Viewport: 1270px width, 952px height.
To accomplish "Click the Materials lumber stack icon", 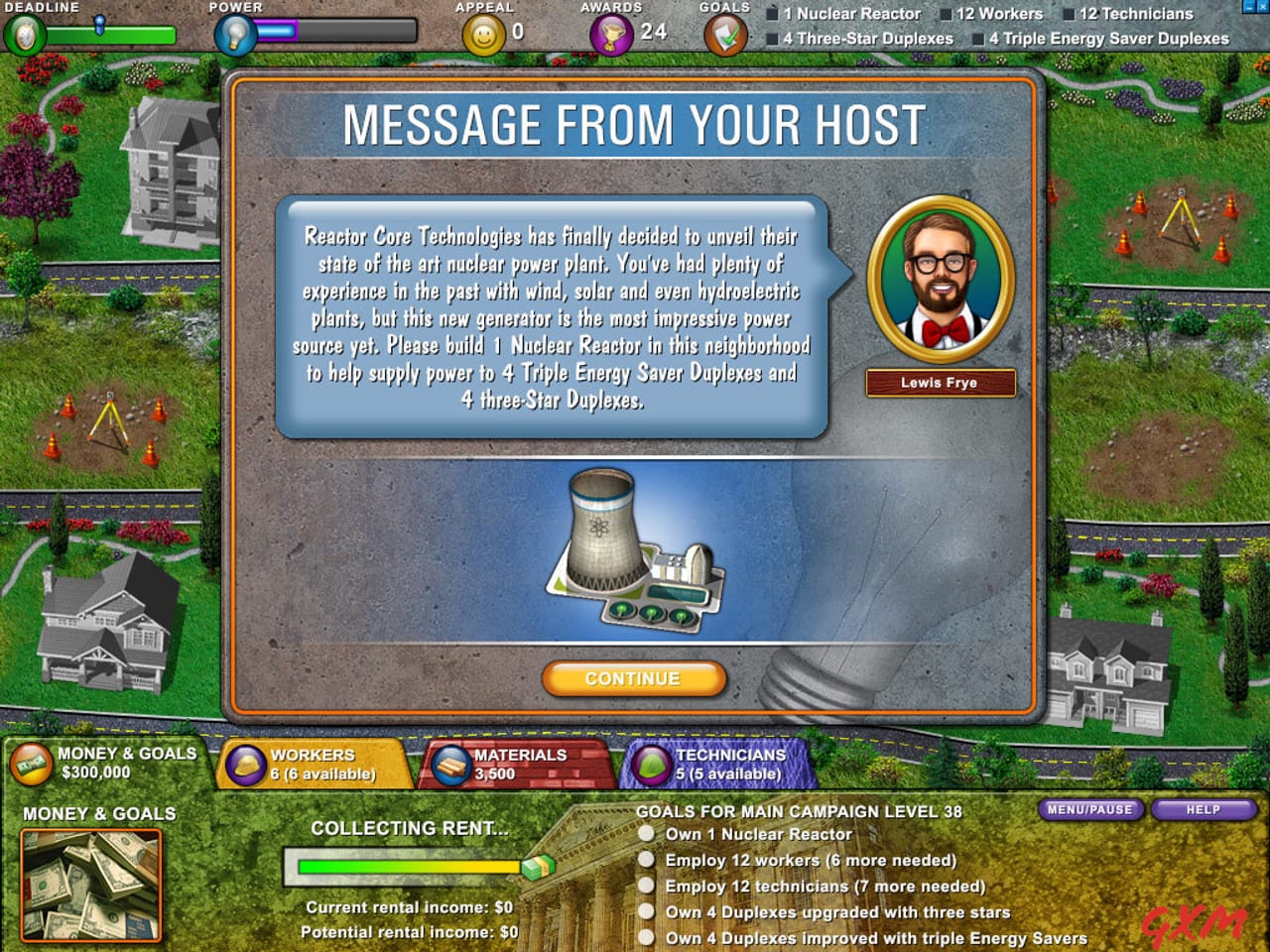I will click(449, 764).
